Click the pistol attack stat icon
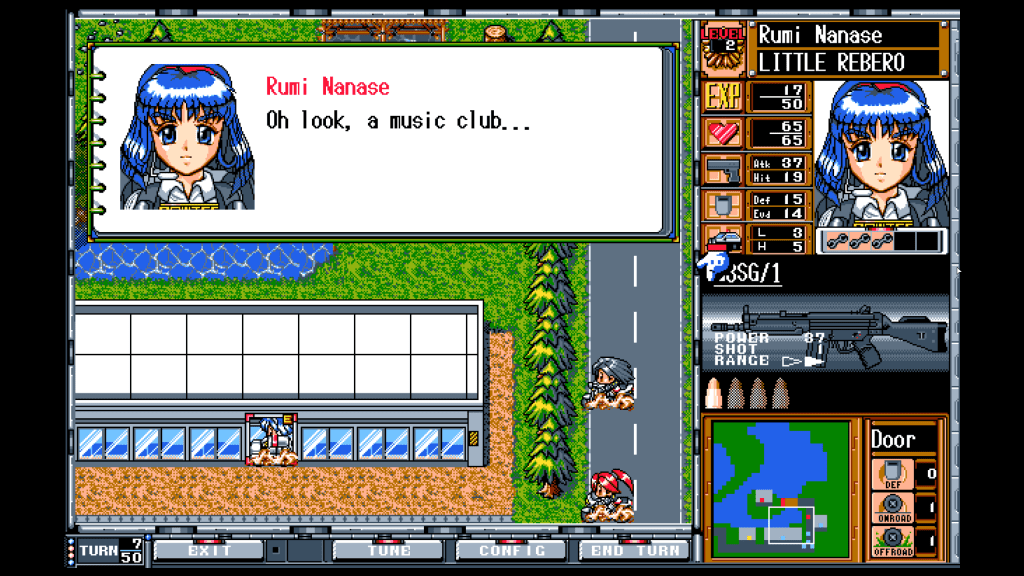This screenshot has width=1024, height=576. (x=723, y=170)
